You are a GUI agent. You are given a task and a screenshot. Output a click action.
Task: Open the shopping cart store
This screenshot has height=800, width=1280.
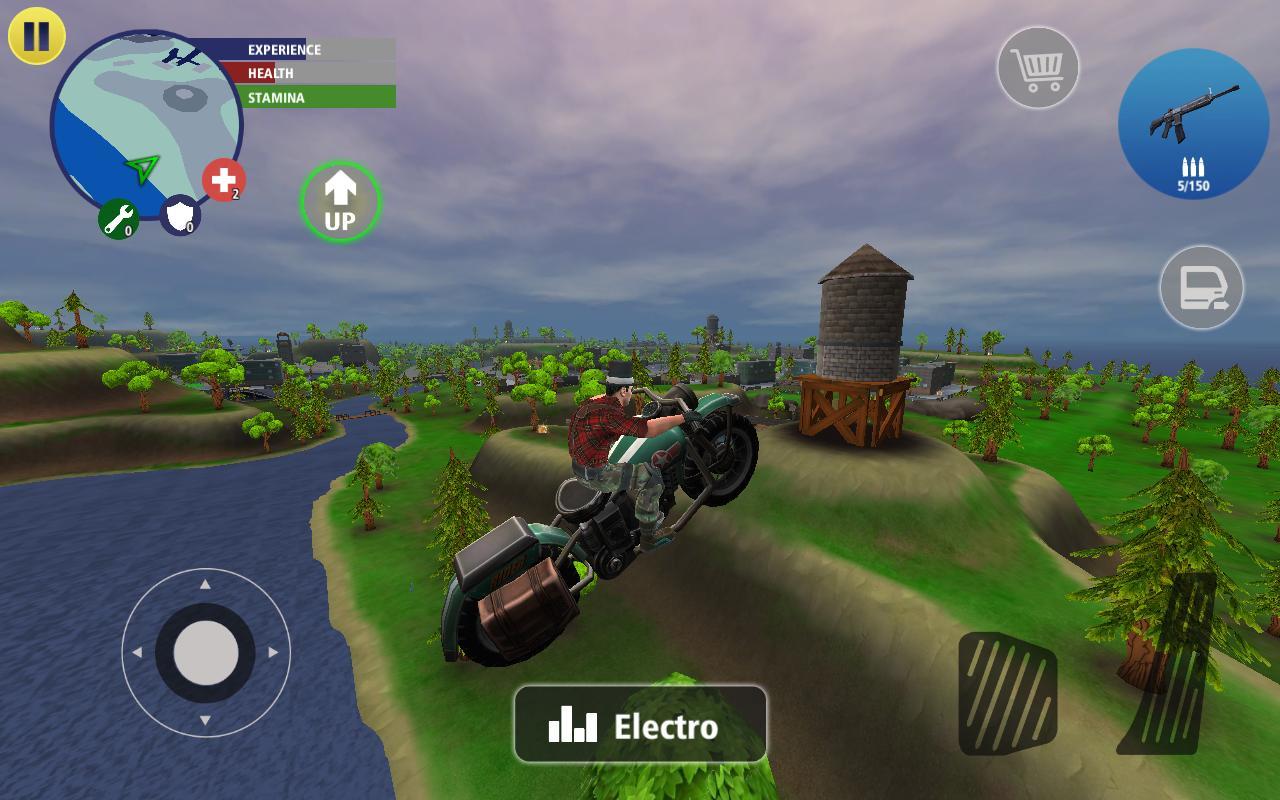point(1040,68)
